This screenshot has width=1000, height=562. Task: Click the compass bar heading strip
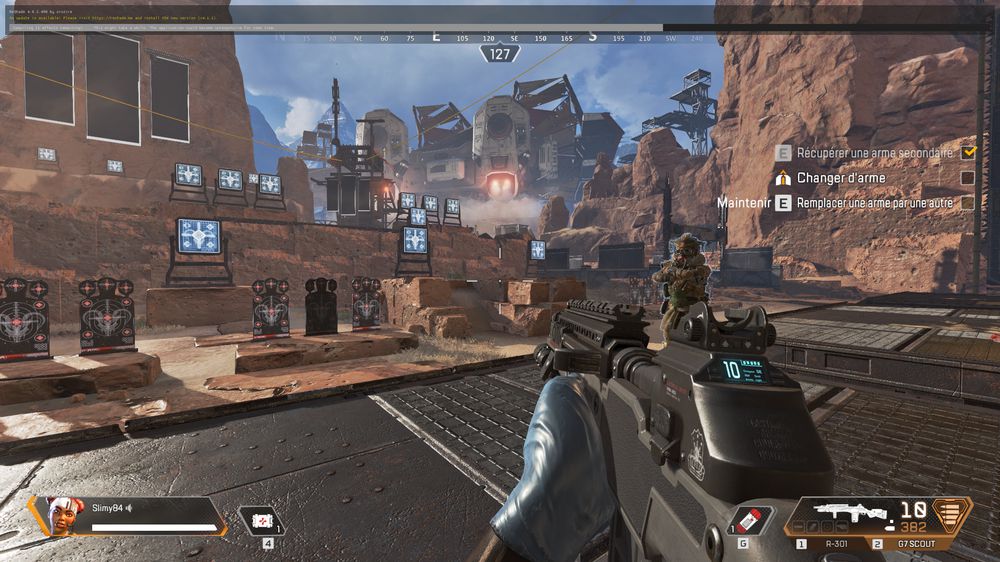[x=499, y=38]
